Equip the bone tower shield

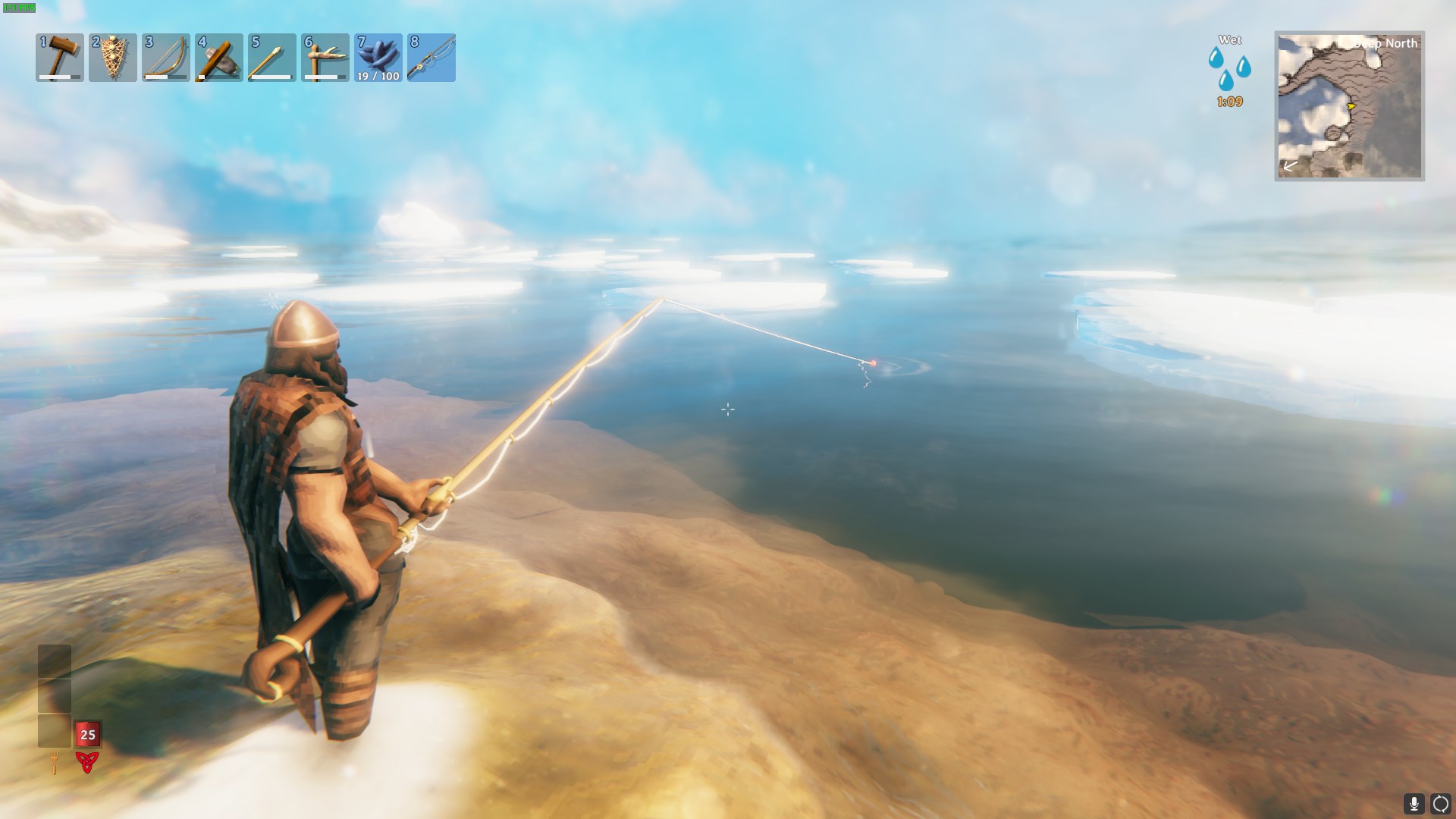click(113, 58)
